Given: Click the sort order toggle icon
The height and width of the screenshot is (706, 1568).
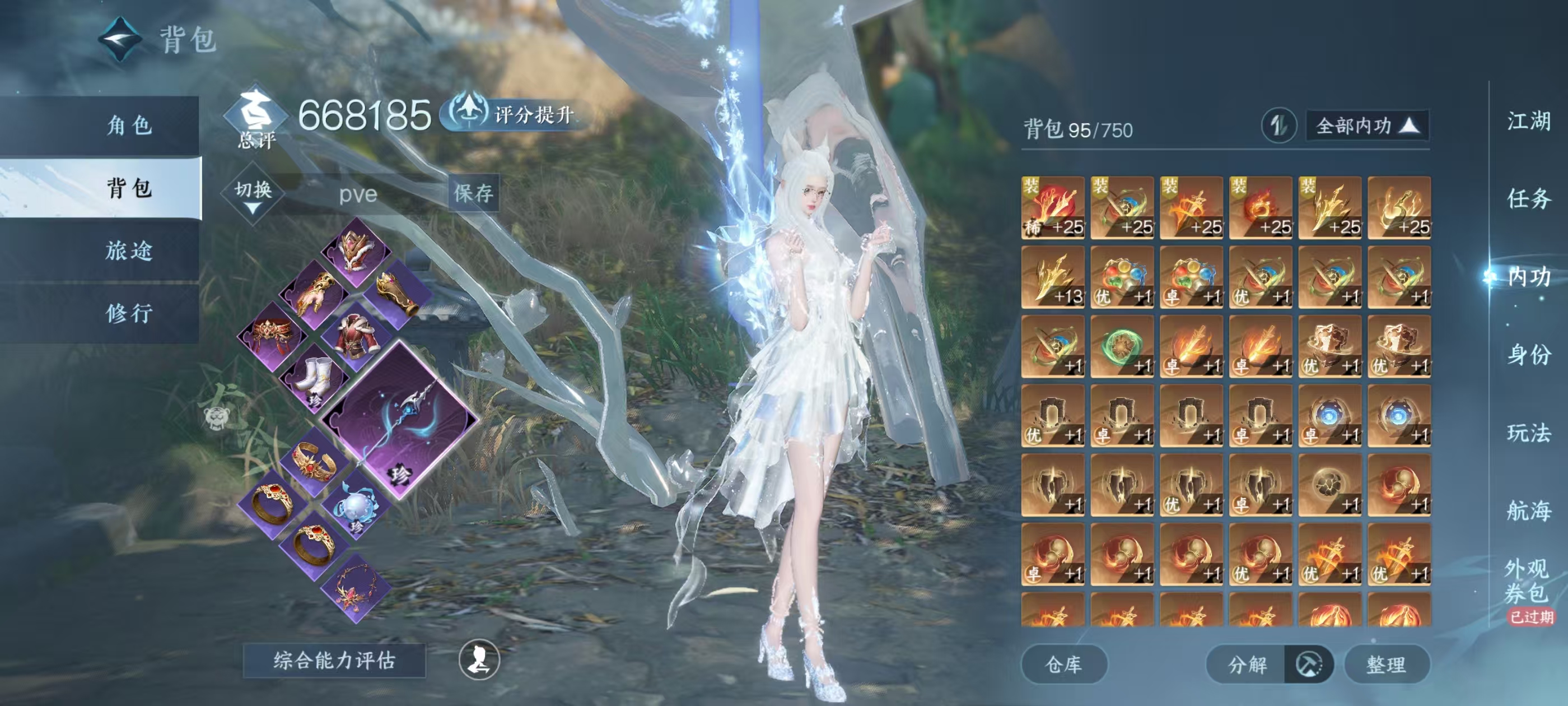Looking at the screenshot, I should click(1278, 126).
